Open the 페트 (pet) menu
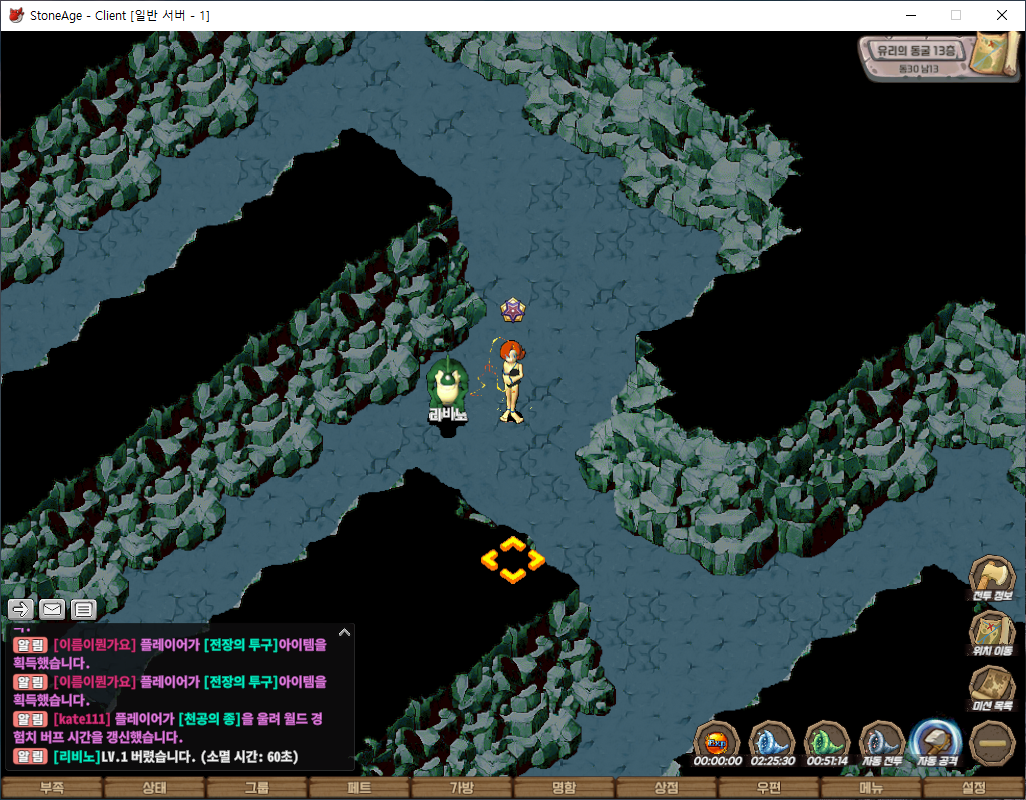 tap(359, 788)
